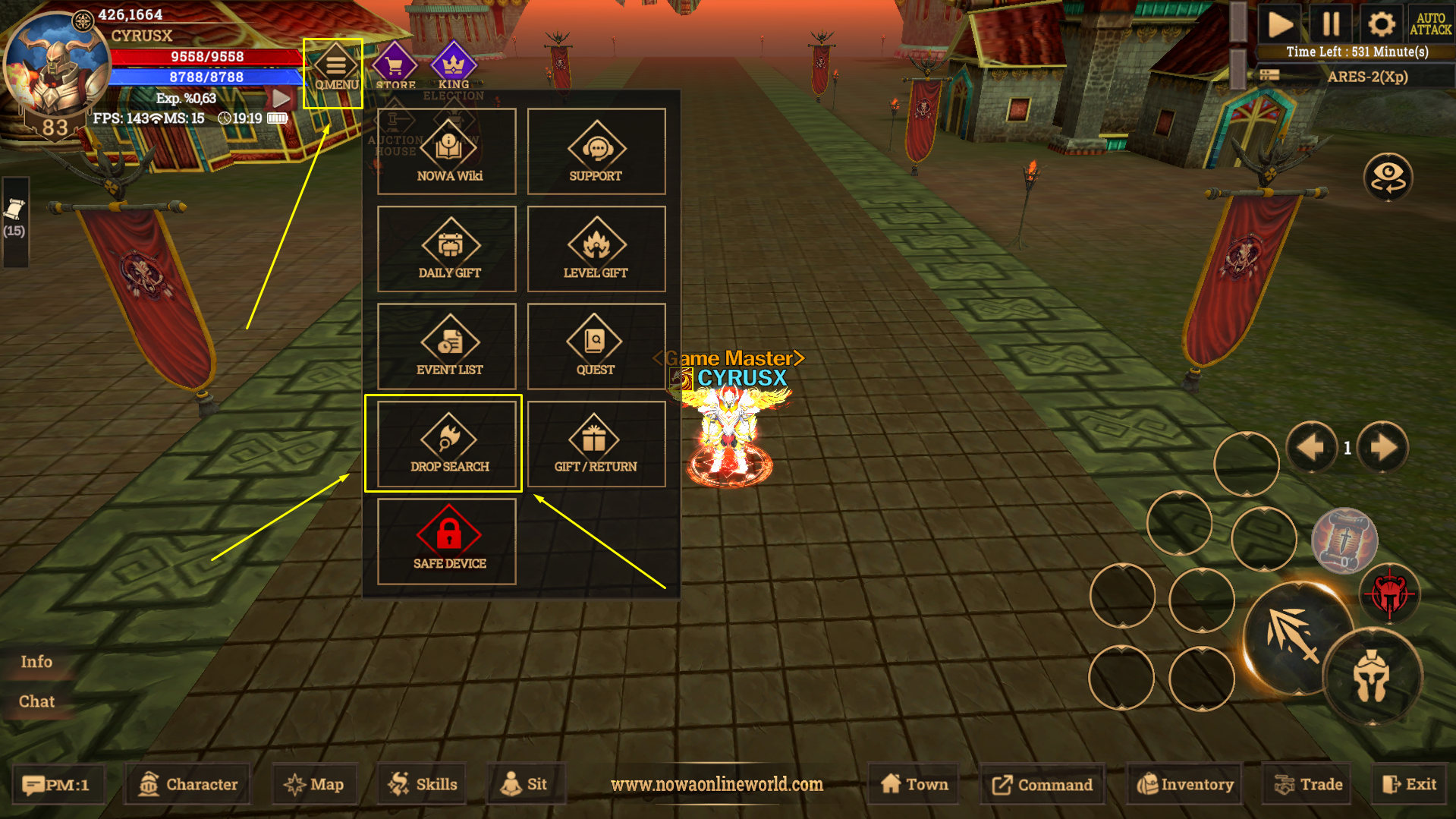This screenshot has height=819, width=1456.
Task: Open the Character sheet button
Action: point(188,784)
